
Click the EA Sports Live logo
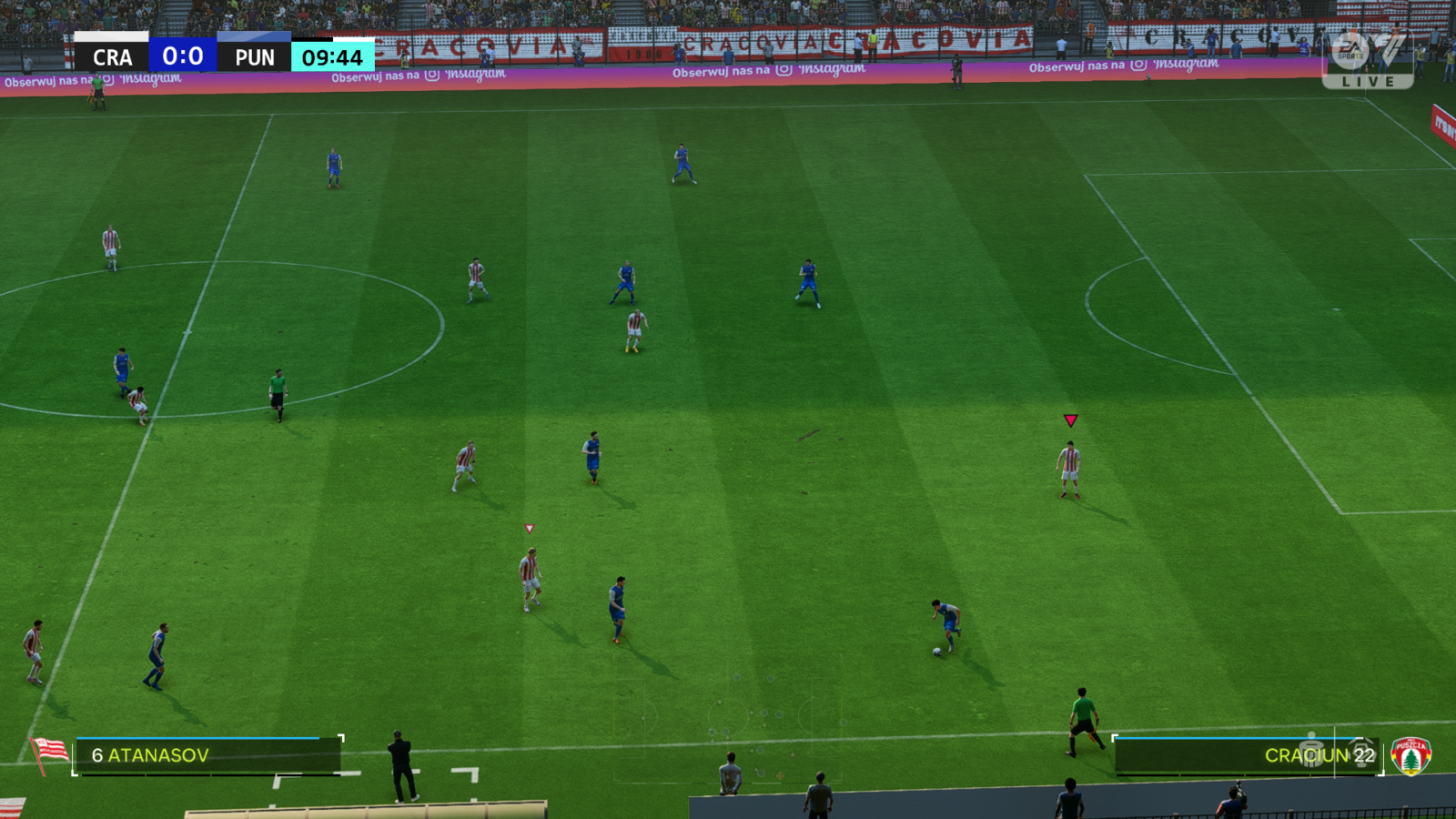[1367, 59]
